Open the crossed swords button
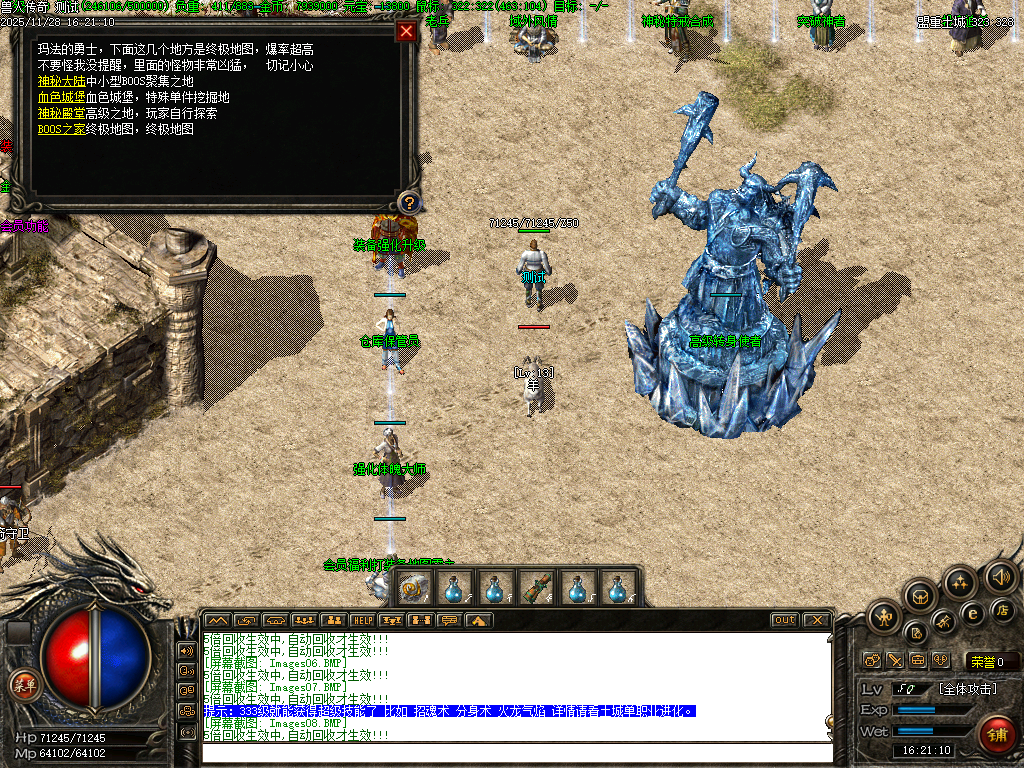This screenshot has height=768, width=1024. [x=894, y=661]
